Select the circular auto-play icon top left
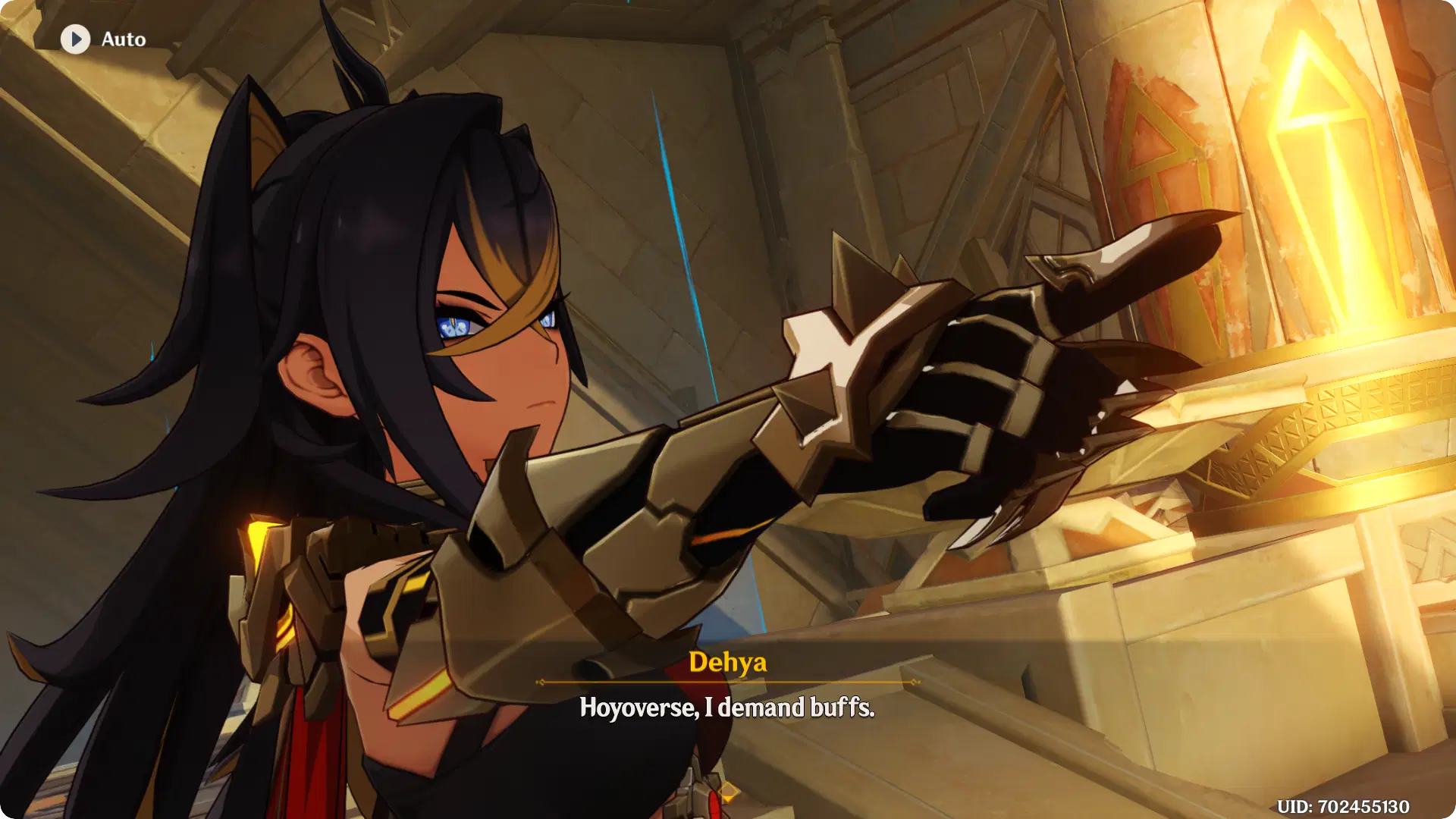1456x819 pixels. pos(74,39)
